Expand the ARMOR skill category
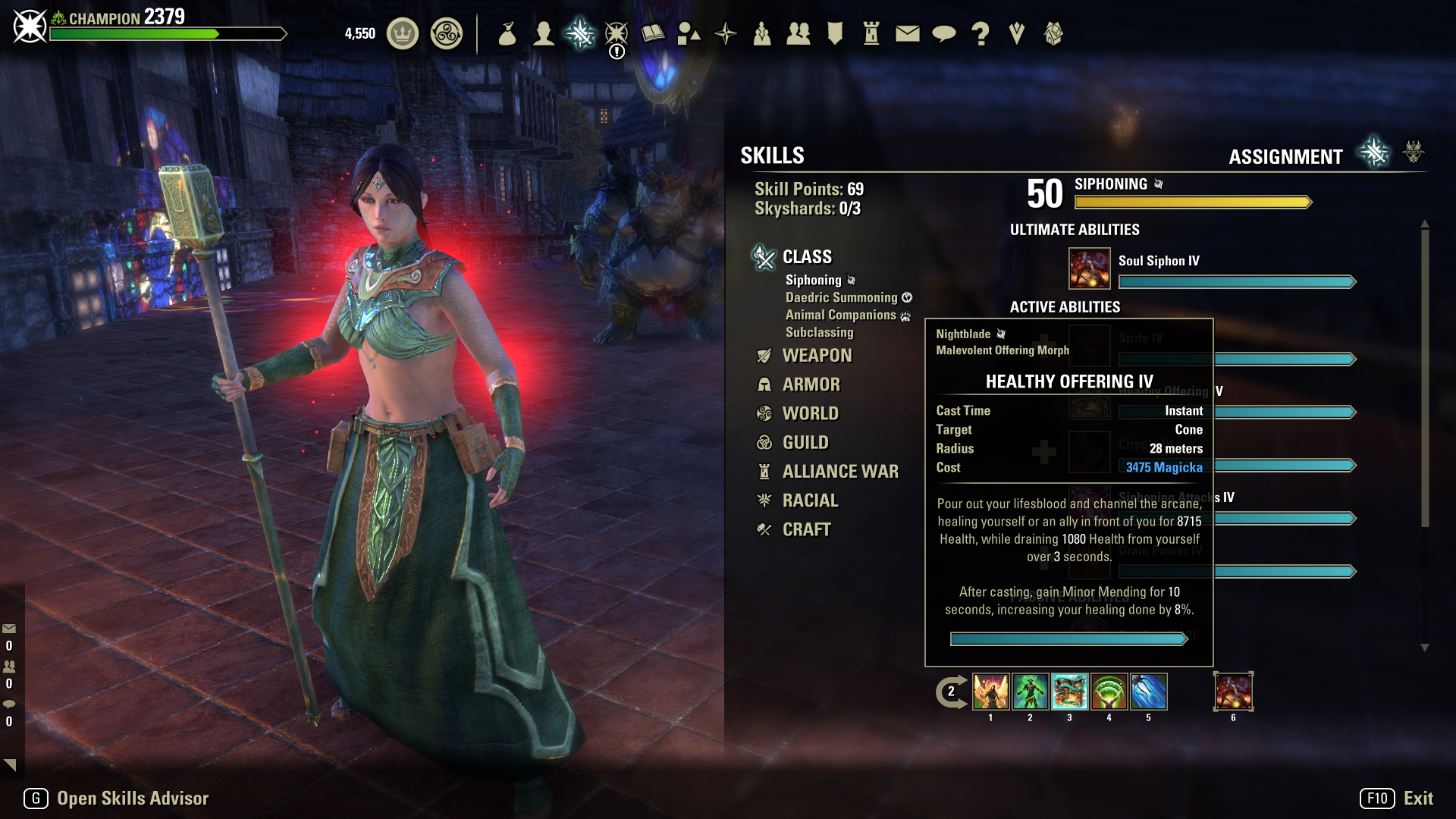This screenshot has height=819, width=1456. [811, 384]
